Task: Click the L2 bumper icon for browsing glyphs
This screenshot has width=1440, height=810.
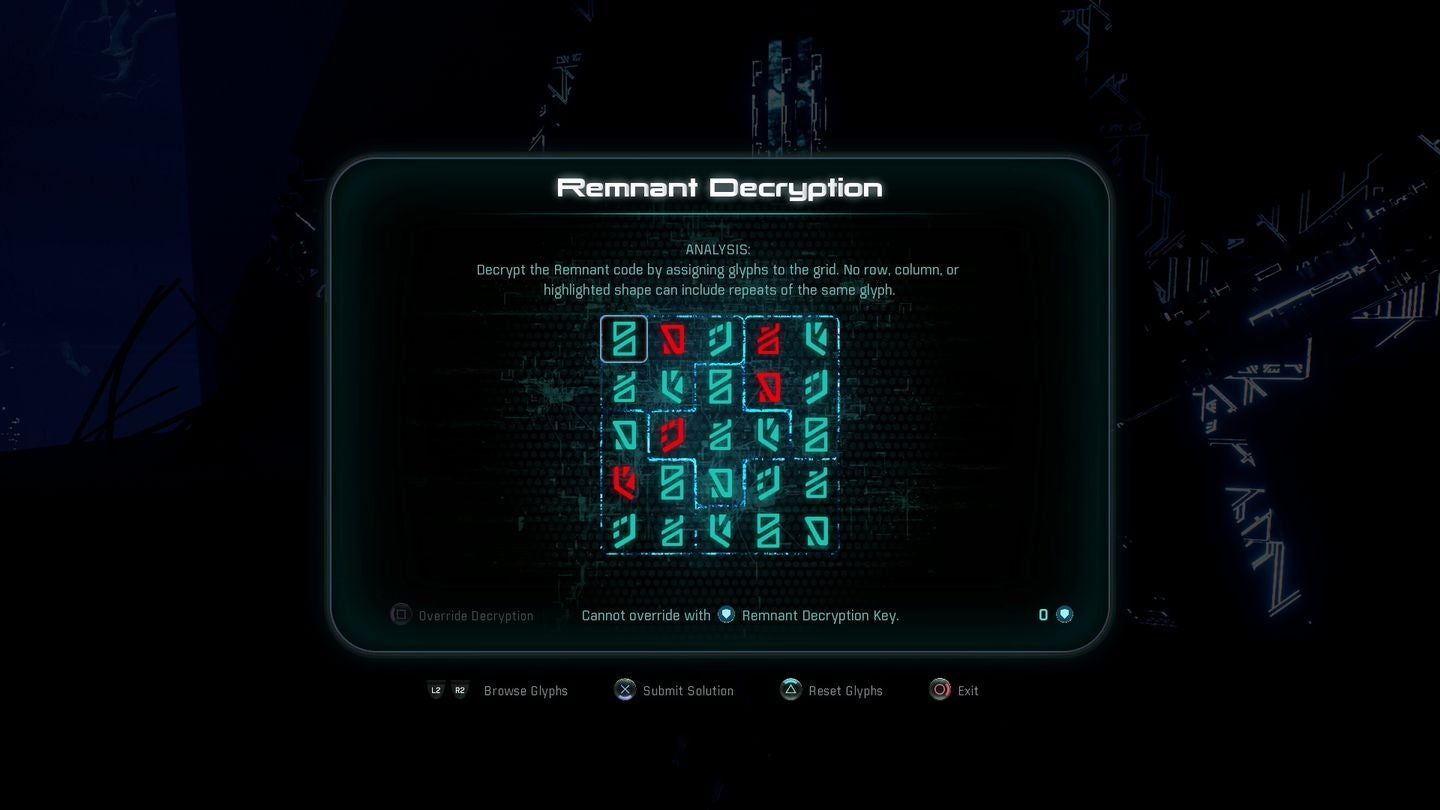Action: click(436, 690)
